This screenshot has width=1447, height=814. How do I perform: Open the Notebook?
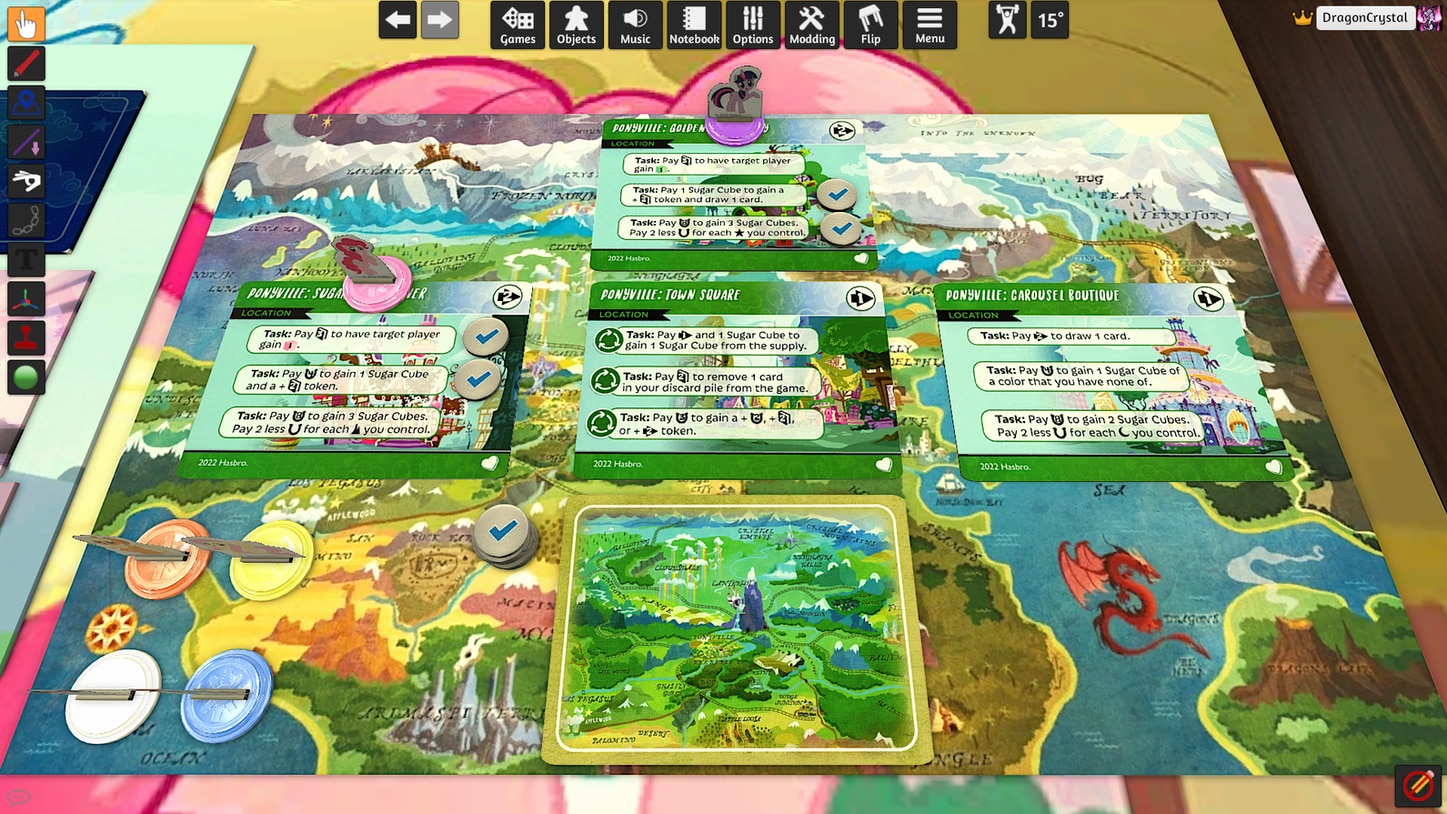(x=694, y=24)
